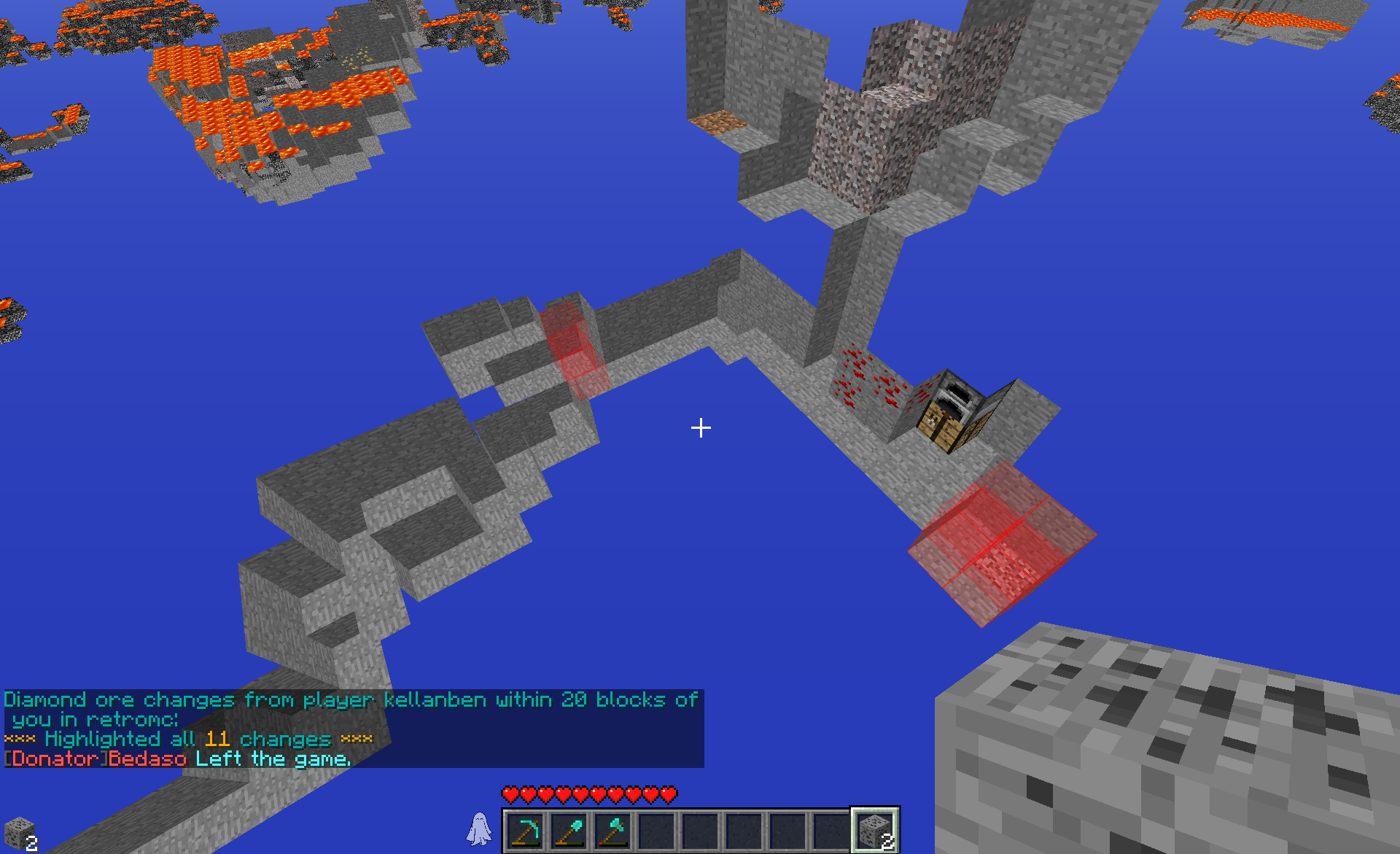Click the chat log message area

coord(354,729)
